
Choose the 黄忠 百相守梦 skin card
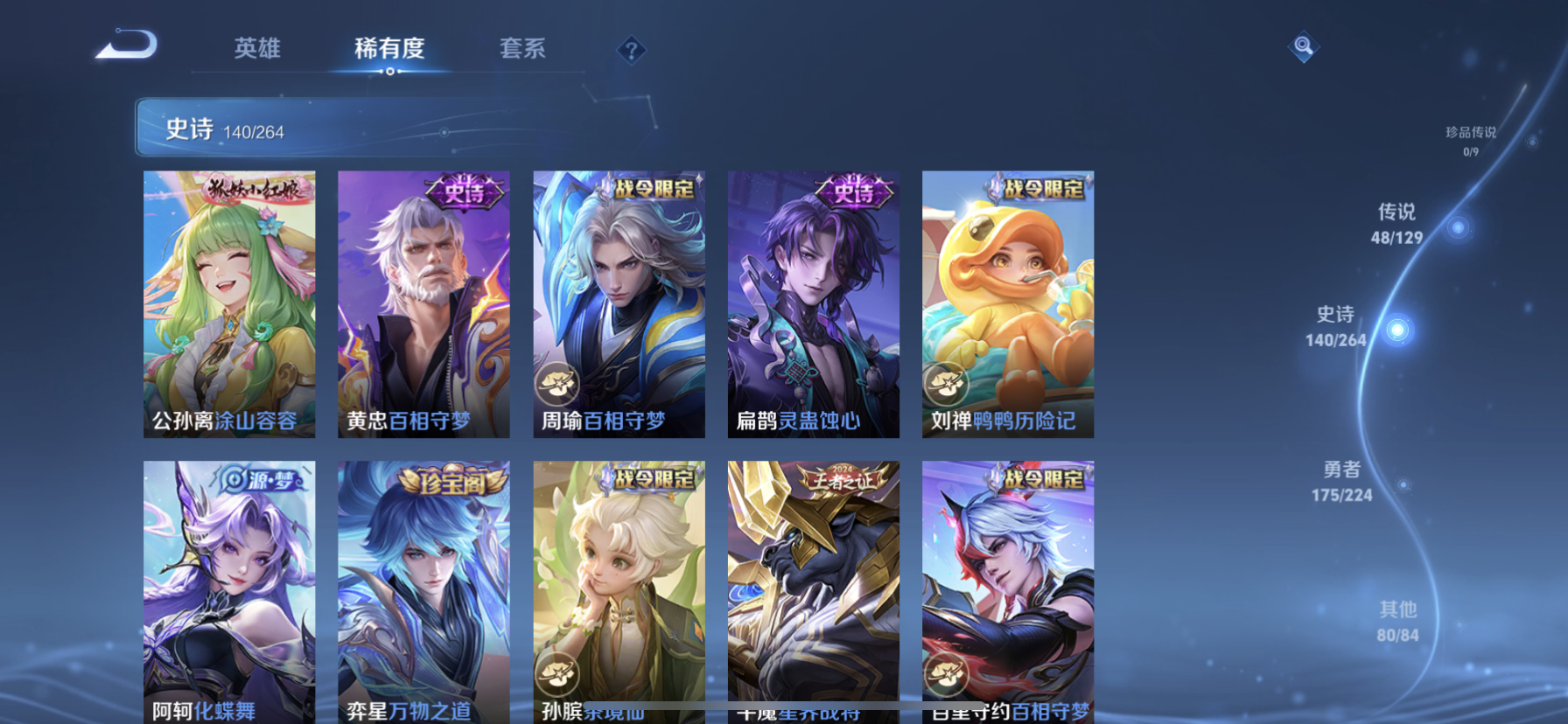tap(423, 303)
